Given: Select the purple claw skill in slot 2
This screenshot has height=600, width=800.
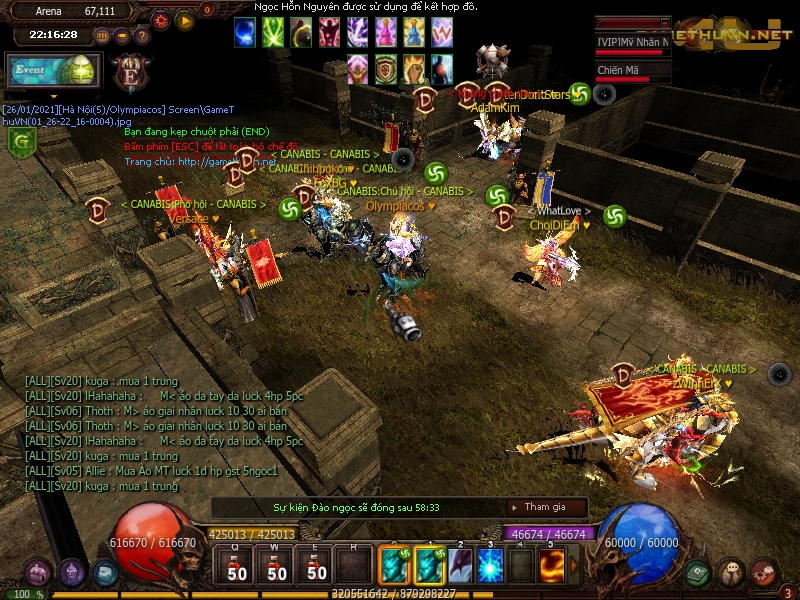Looking at the screenshot, I should [x=460, y=566].
